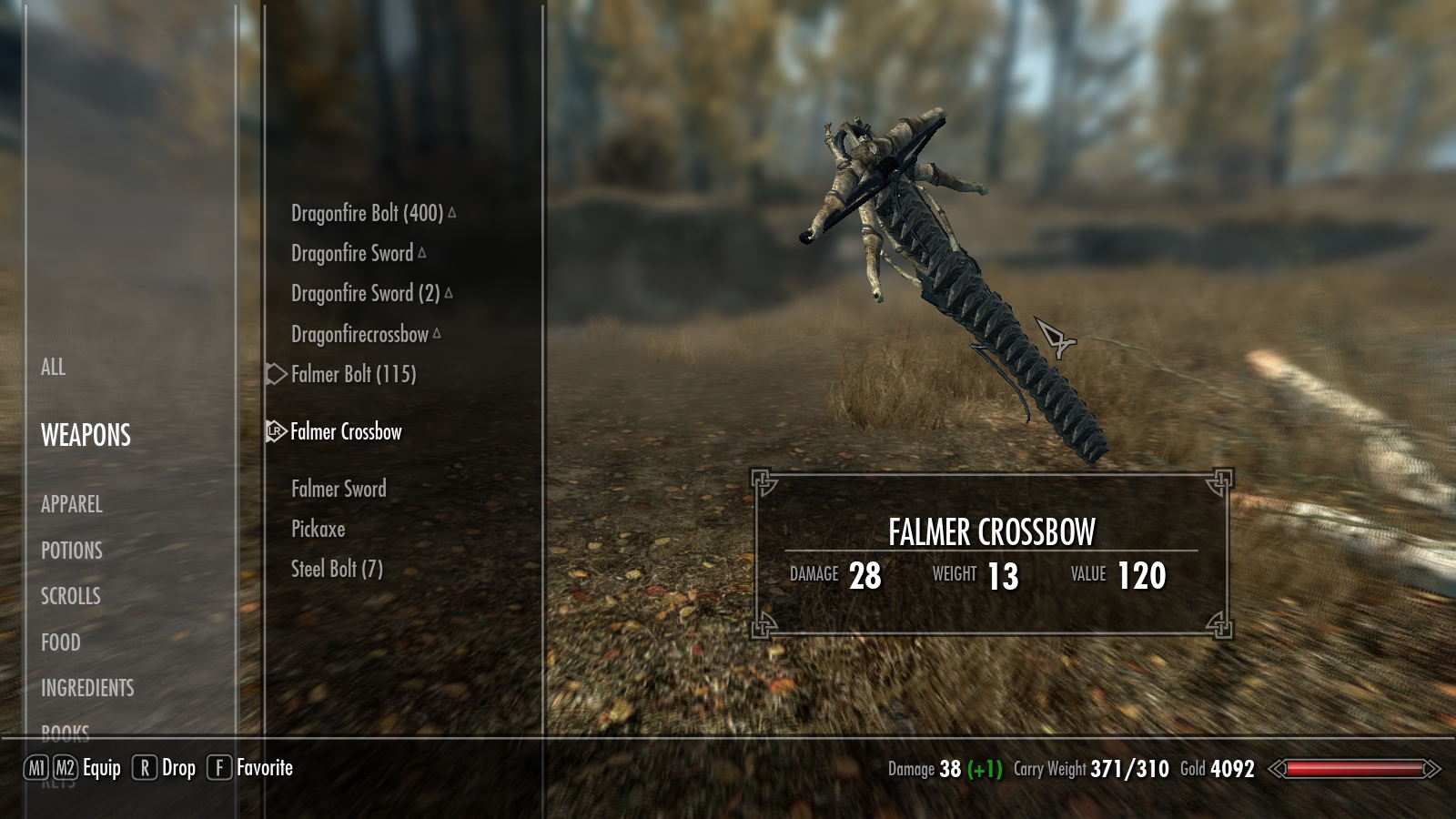Select the Dragonfire Sword (2) stack
1456x819 pixels.
(x=365, y=294)
